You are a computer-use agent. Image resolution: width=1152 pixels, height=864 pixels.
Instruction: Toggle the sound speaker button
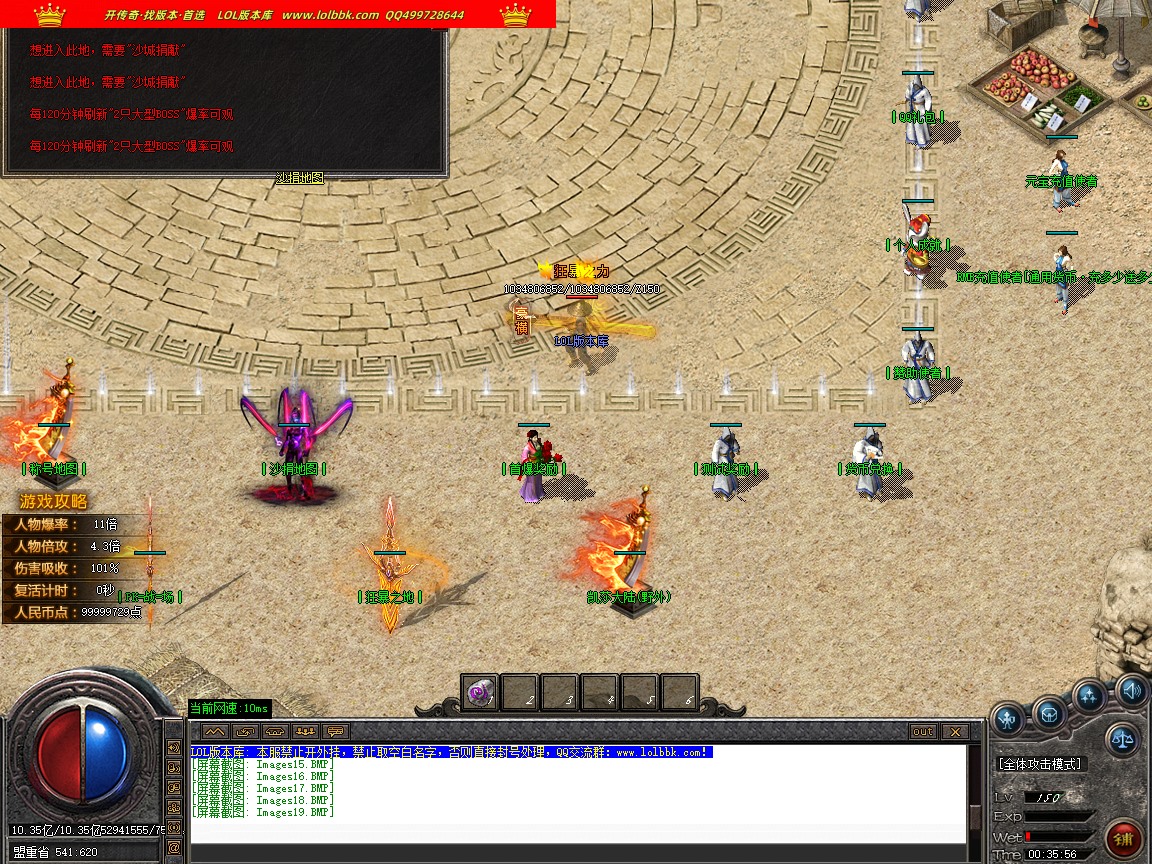[x=1132, y=690]
